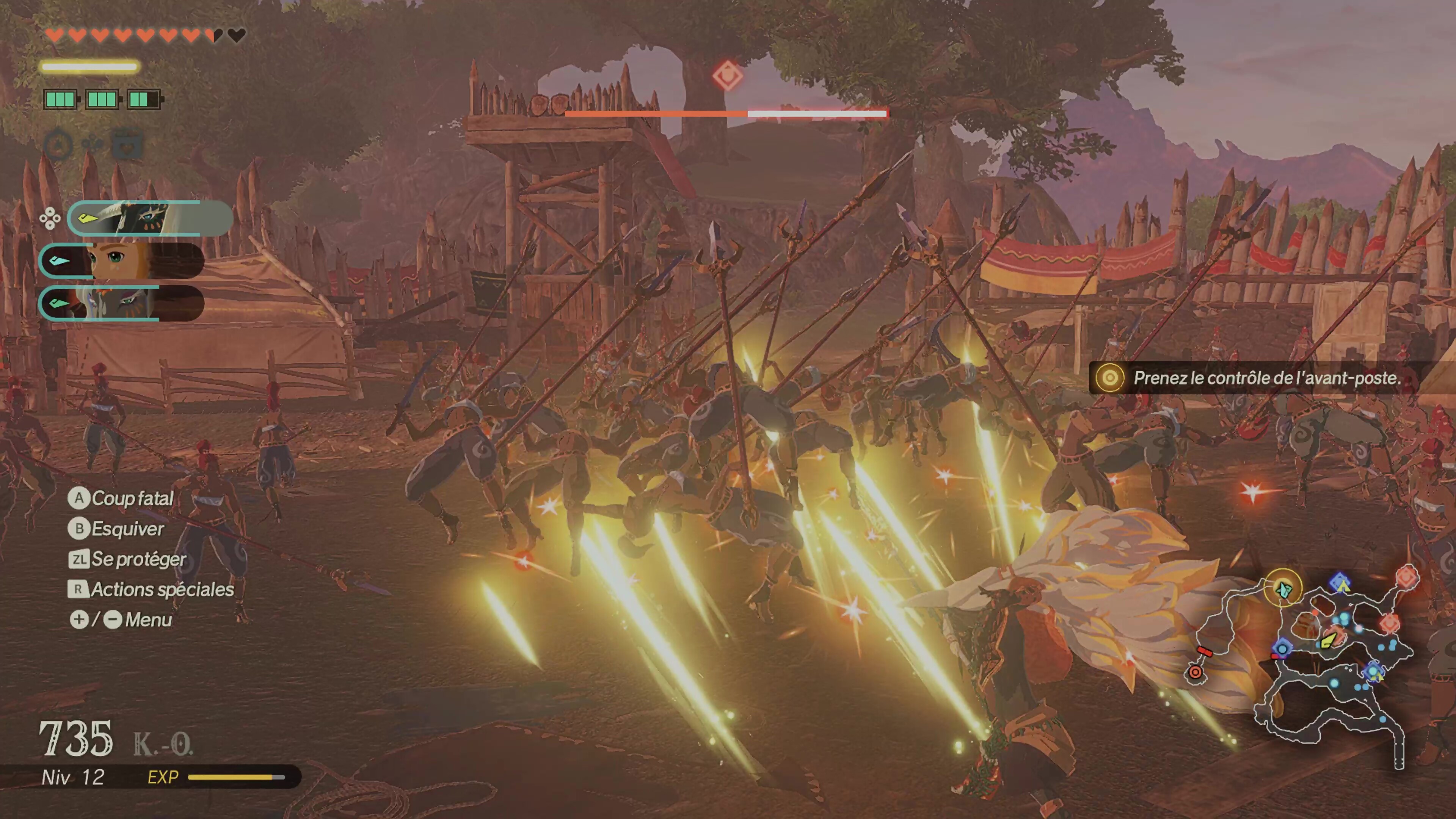
Task: Select the yellow-ringed ally marker on minimap
Action: pos(1283,588)
